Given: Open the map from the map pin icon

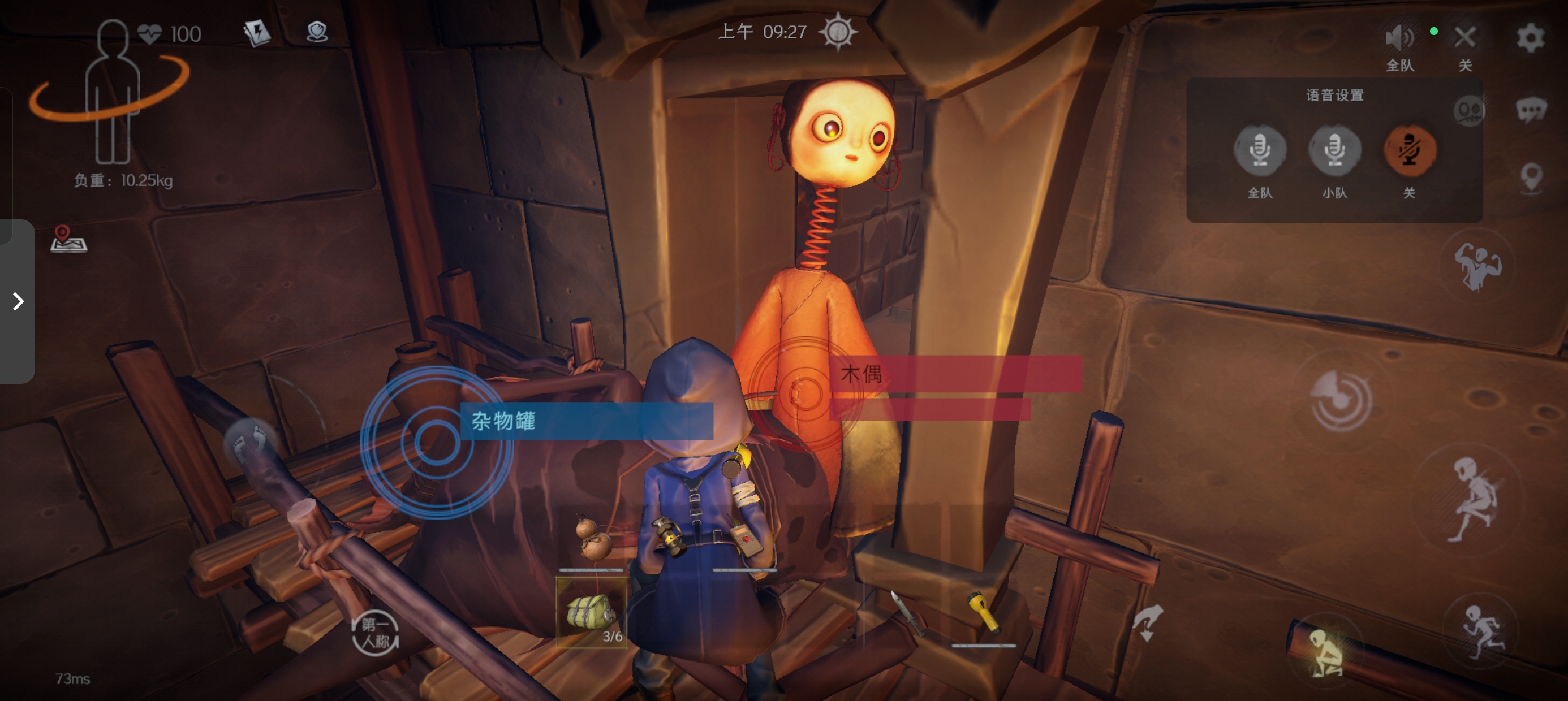Looking at the screenshot, I should click(x=68, y=239).
